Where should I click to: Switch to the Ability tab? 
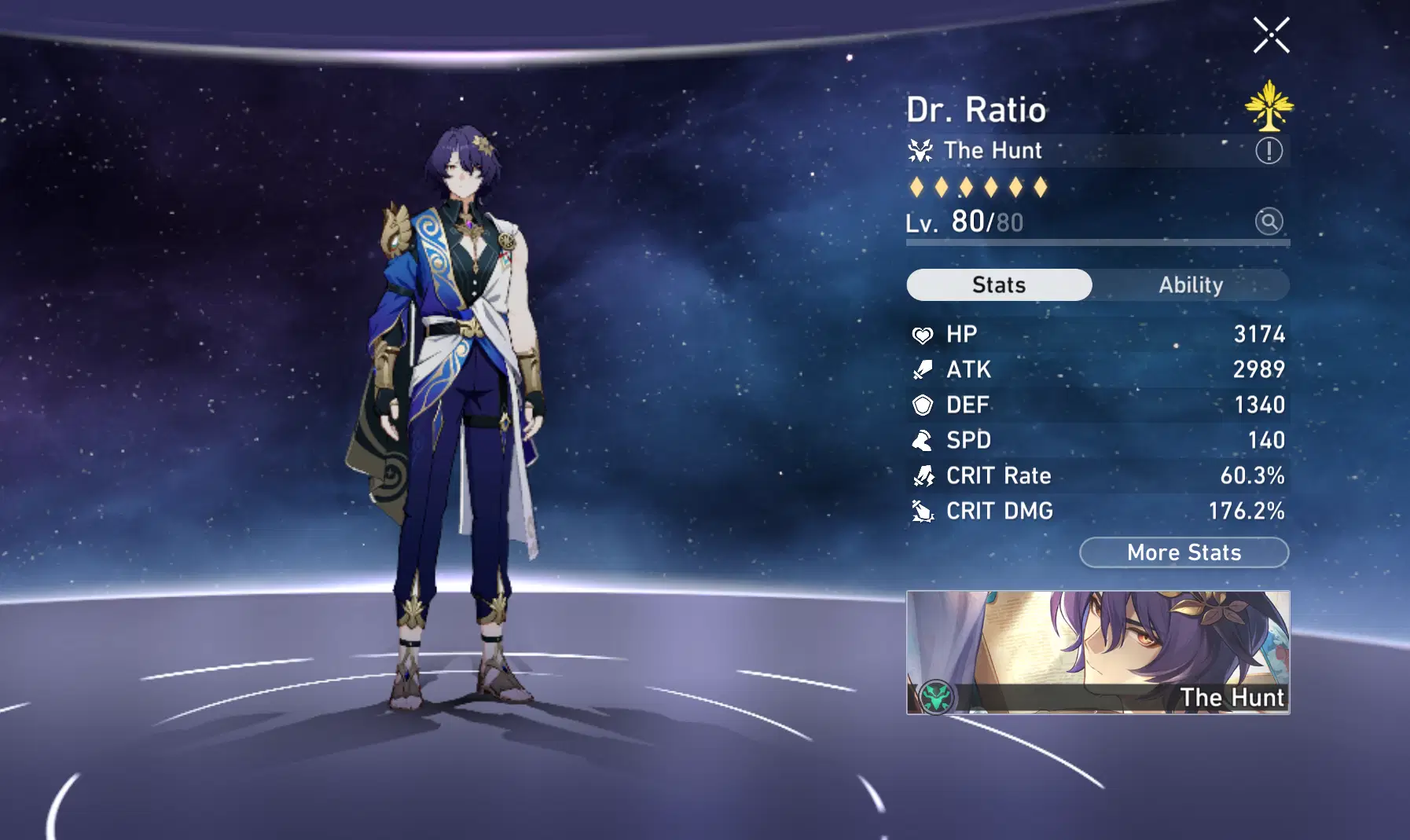(1192, 284)
